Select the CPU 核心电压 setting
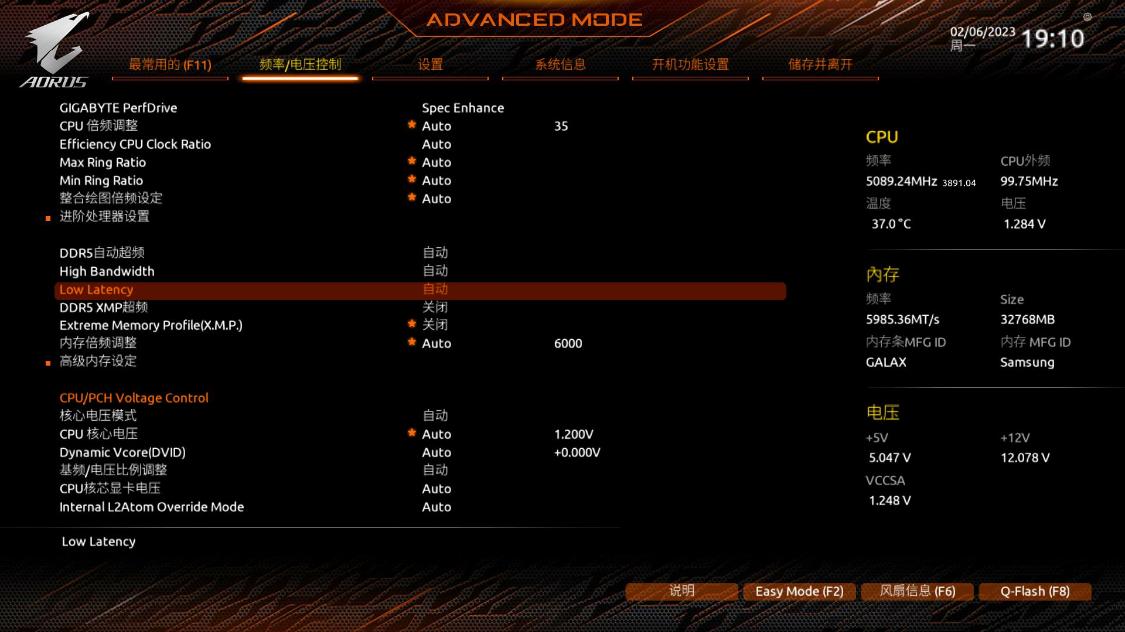This screenshot has width=1125, height=632. [99, 434]
